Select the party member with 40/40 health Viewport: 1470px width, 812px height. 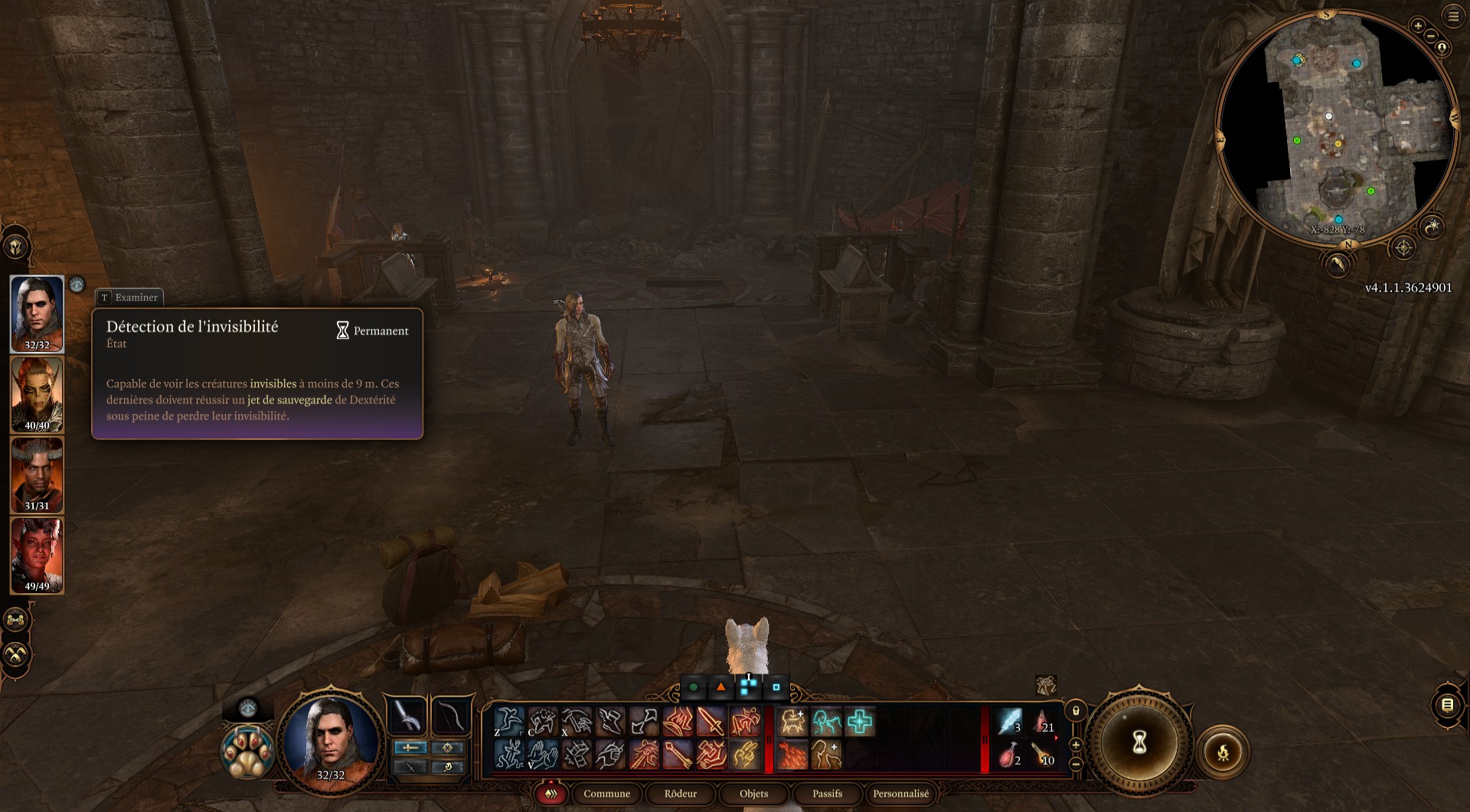pos(37,394)
